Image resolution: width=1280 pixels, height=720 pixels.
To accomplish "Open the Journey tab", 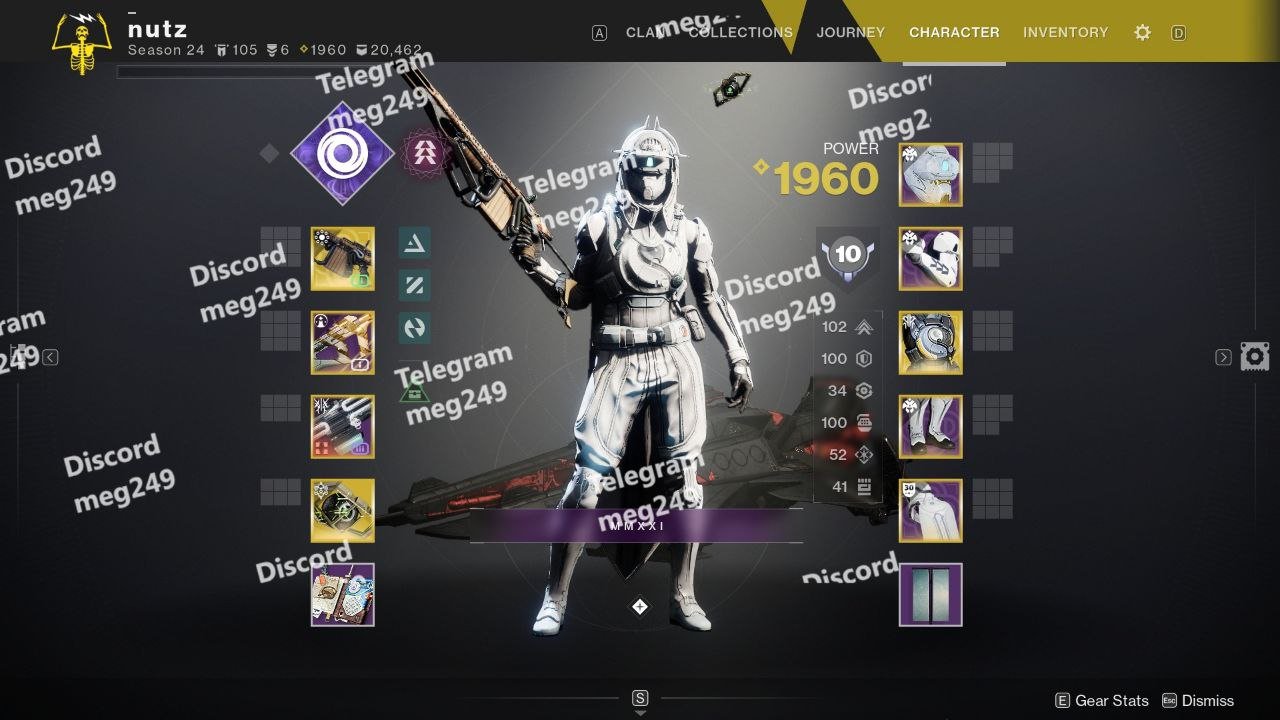I will coord(850,32).
